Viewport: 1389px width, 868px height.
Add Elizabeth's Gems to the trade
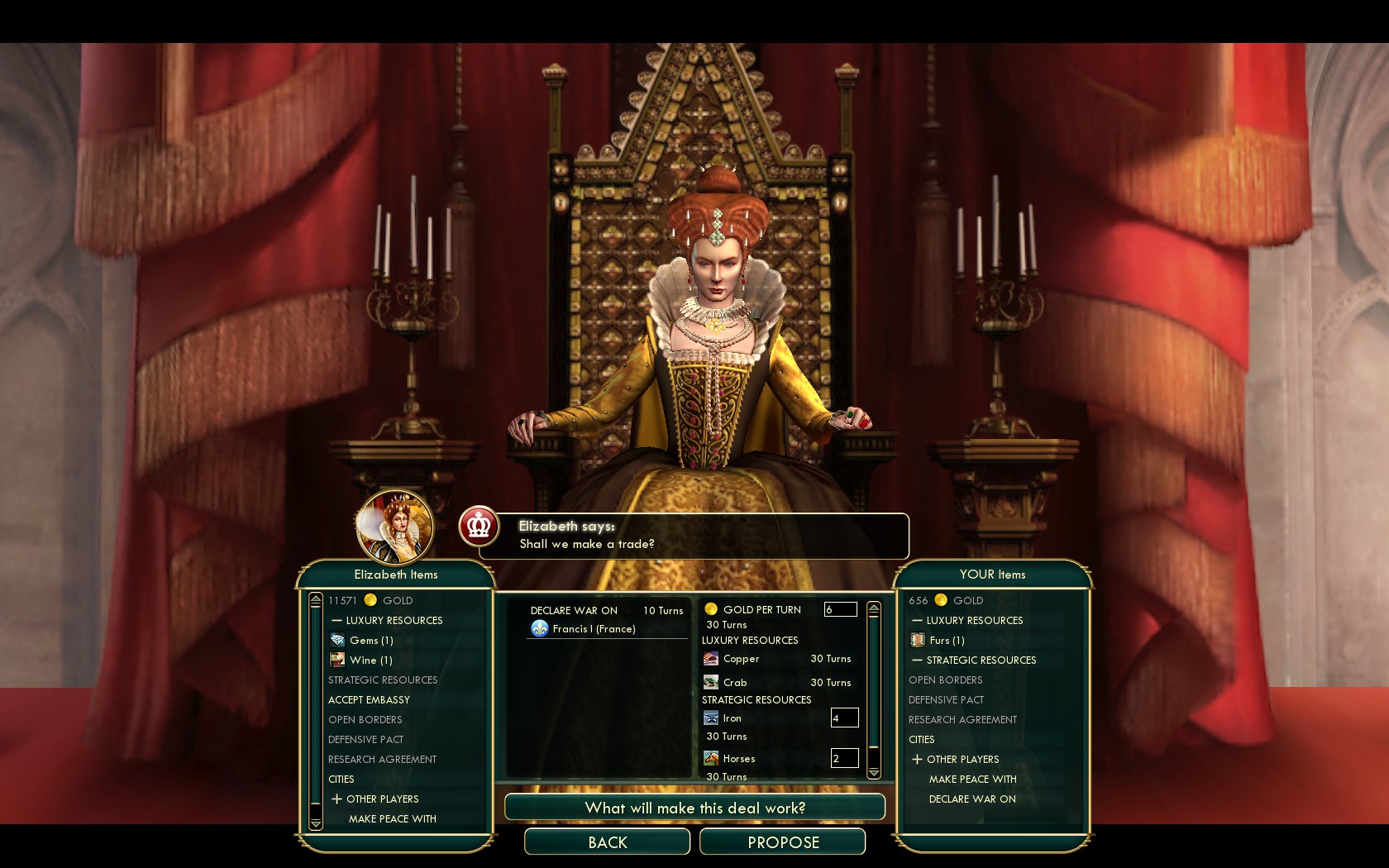tap(370, 641)
